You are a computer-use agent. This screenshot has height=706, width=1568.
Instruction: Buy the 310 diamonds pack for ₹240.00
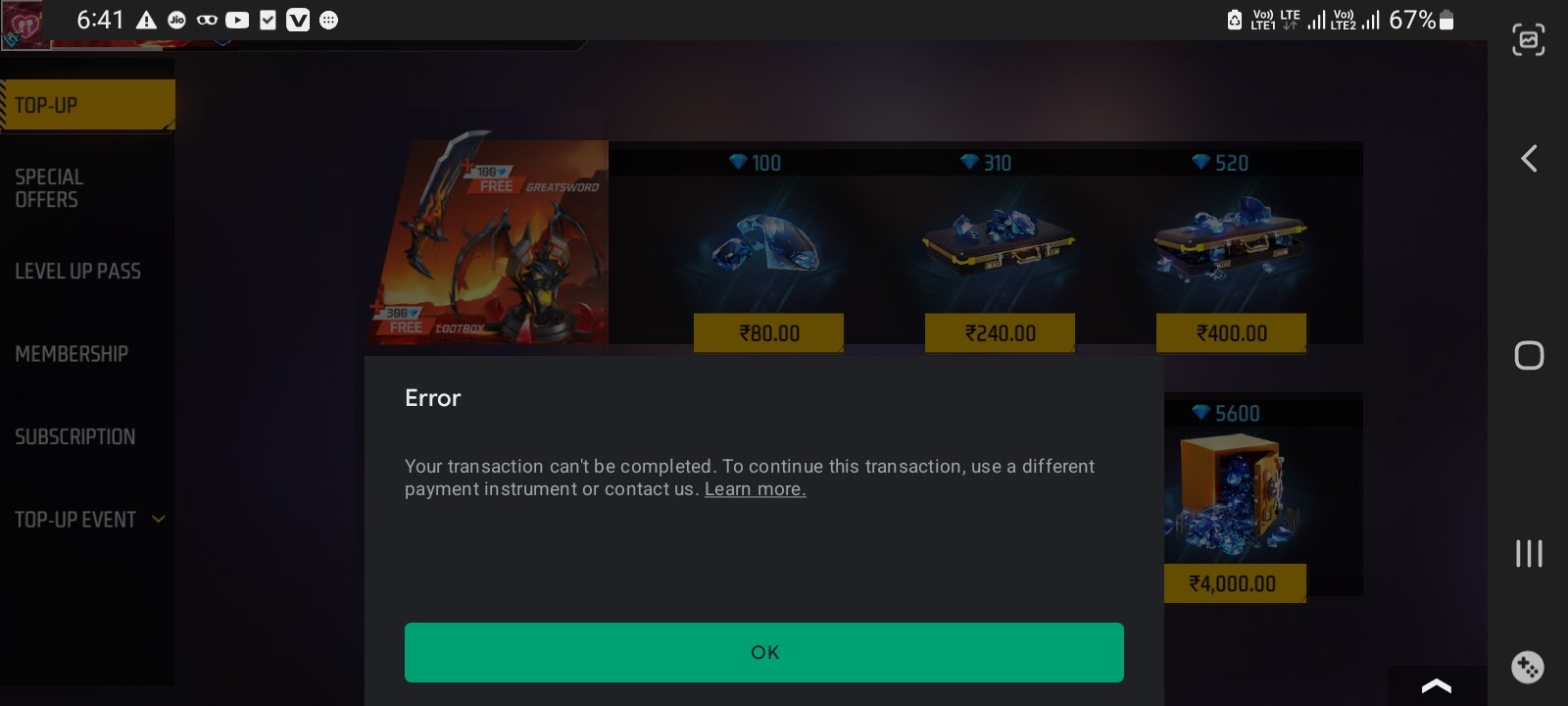pos(1000,332)
